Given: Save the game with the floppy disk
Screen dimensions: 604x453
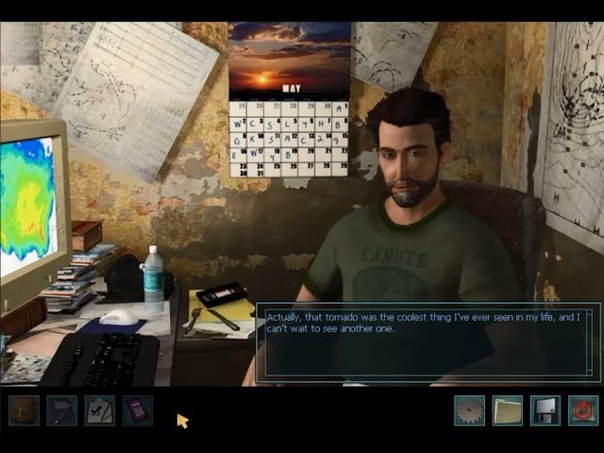Looking at the screenshot, I should click(x=545, y=410).
